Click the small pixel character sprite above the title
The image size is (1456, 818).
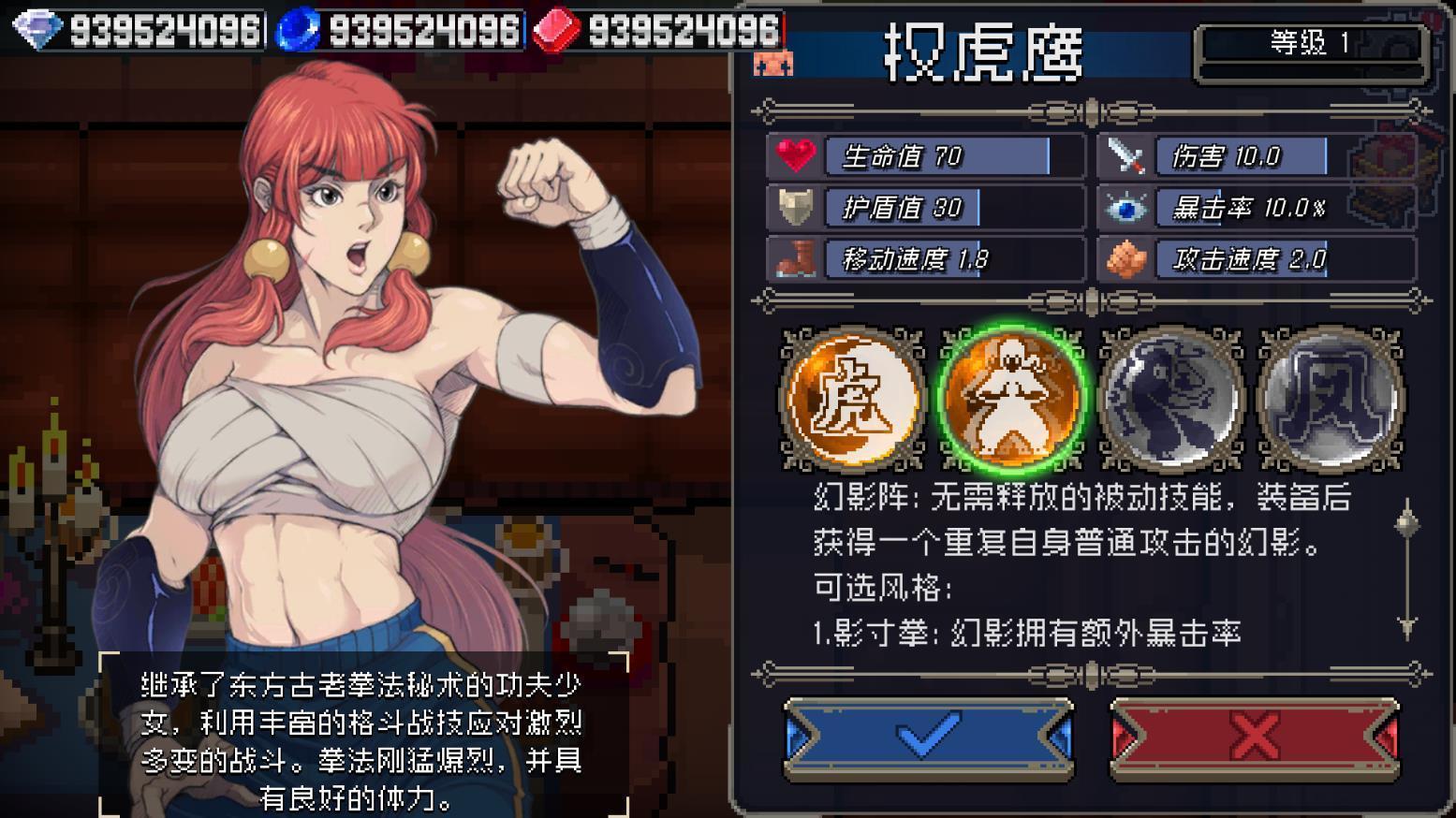coord(773,65)
